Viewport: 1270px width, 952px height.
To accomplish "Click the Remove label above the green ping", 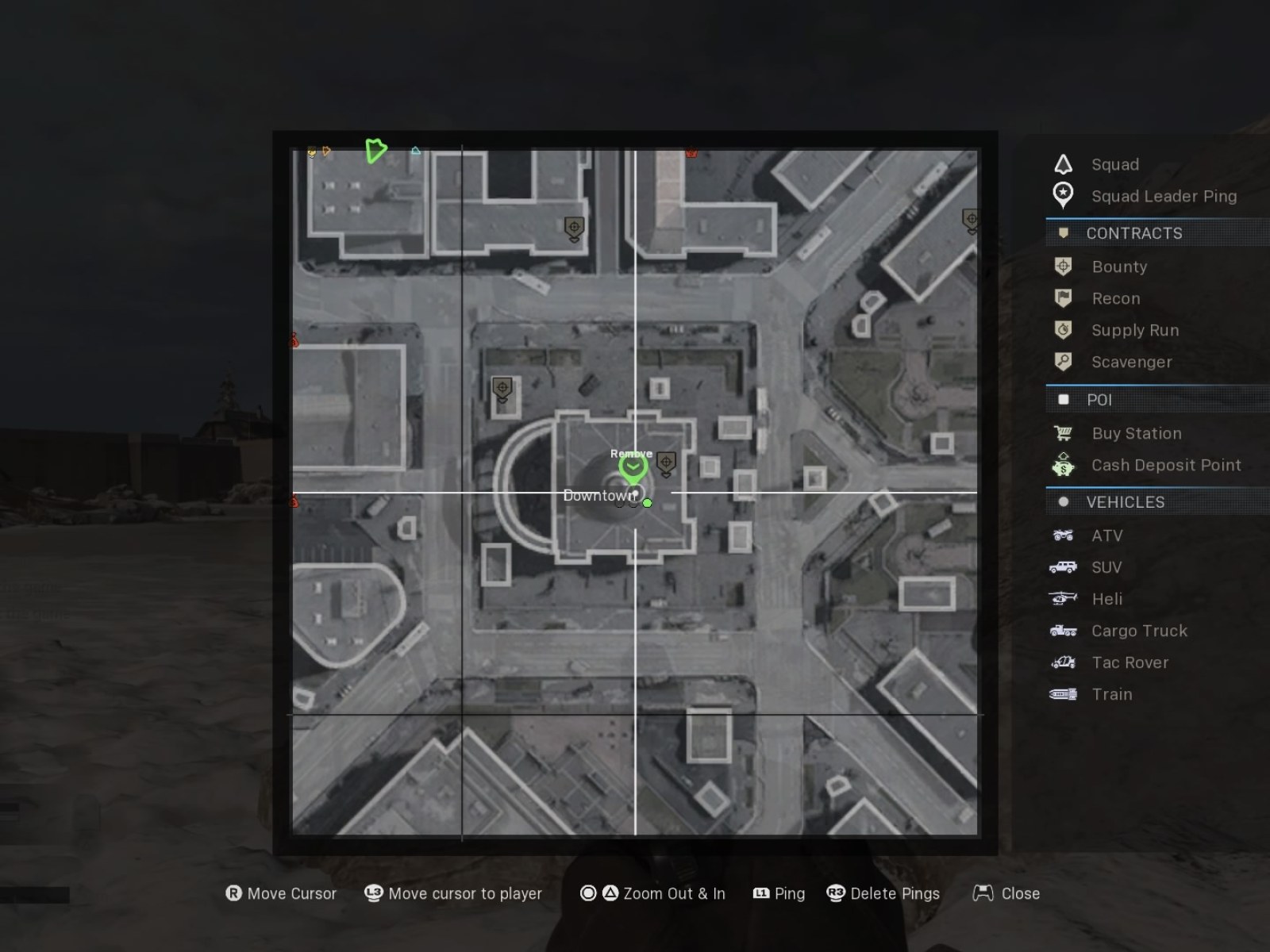I will coord(632,453).
